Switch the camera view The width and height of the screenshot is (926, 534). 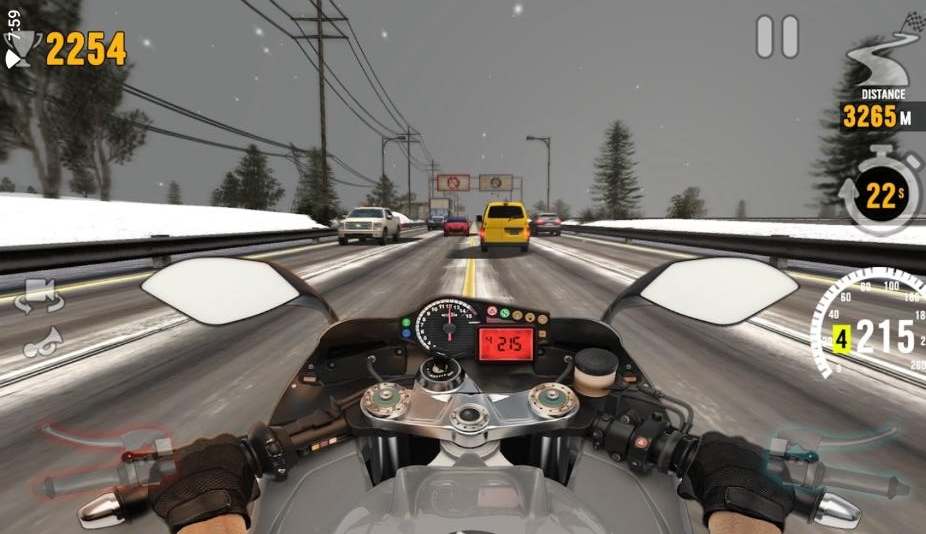pos(39,297)
